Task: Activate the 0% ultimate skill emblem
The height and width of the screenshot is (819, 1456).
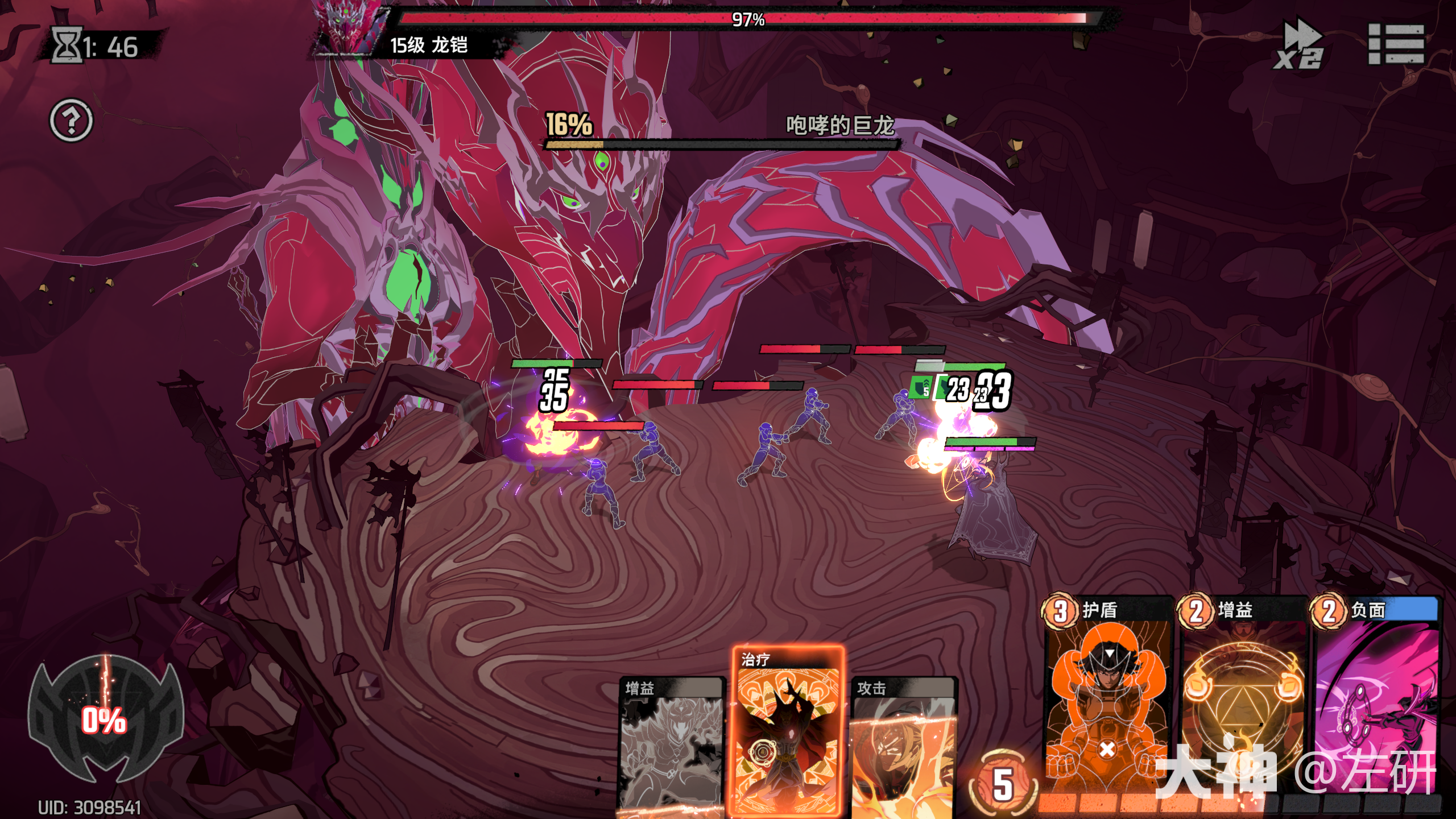Action: tap(105, 719)
